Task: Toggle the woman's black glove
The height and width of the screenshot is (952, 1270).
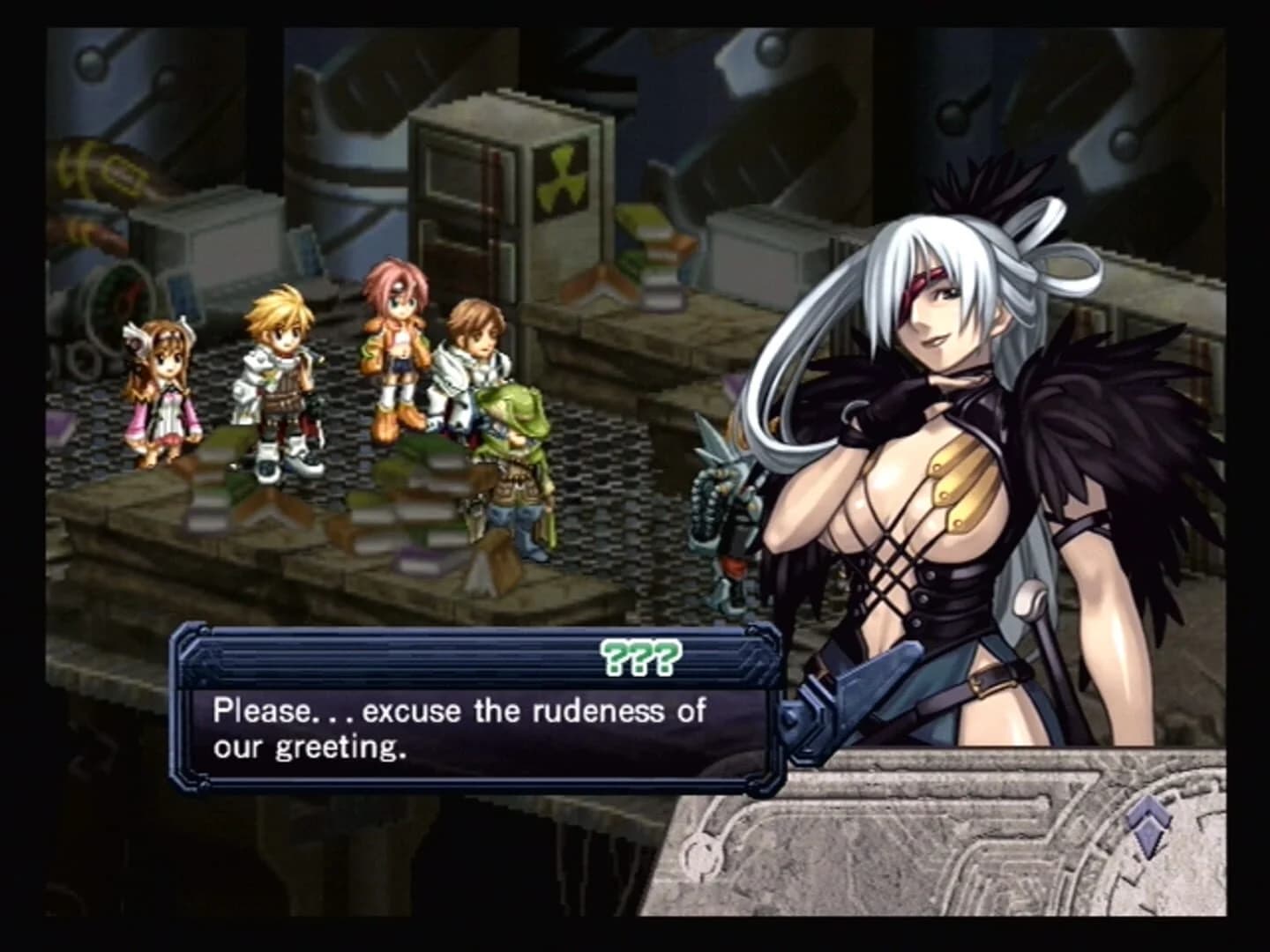Action: click(860, 414)
